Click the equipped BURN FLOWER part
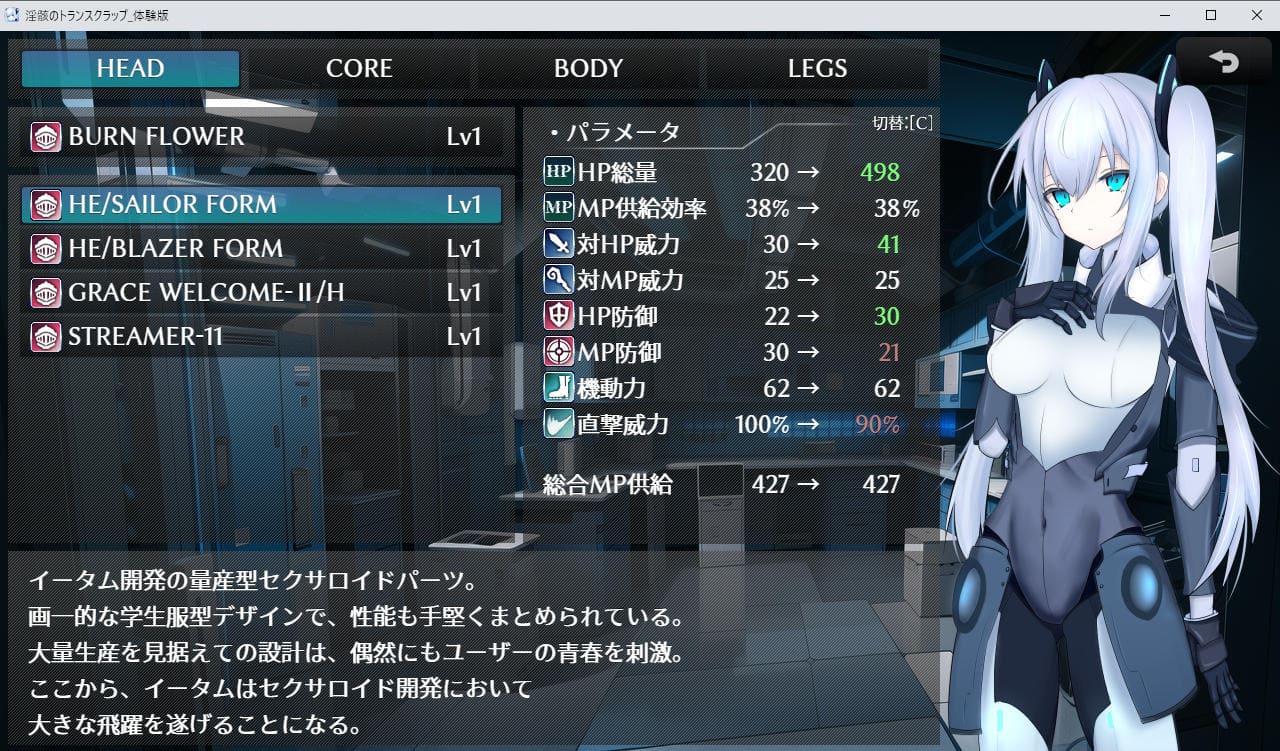This screenshot has width=1280, height=751. (262, 137)
